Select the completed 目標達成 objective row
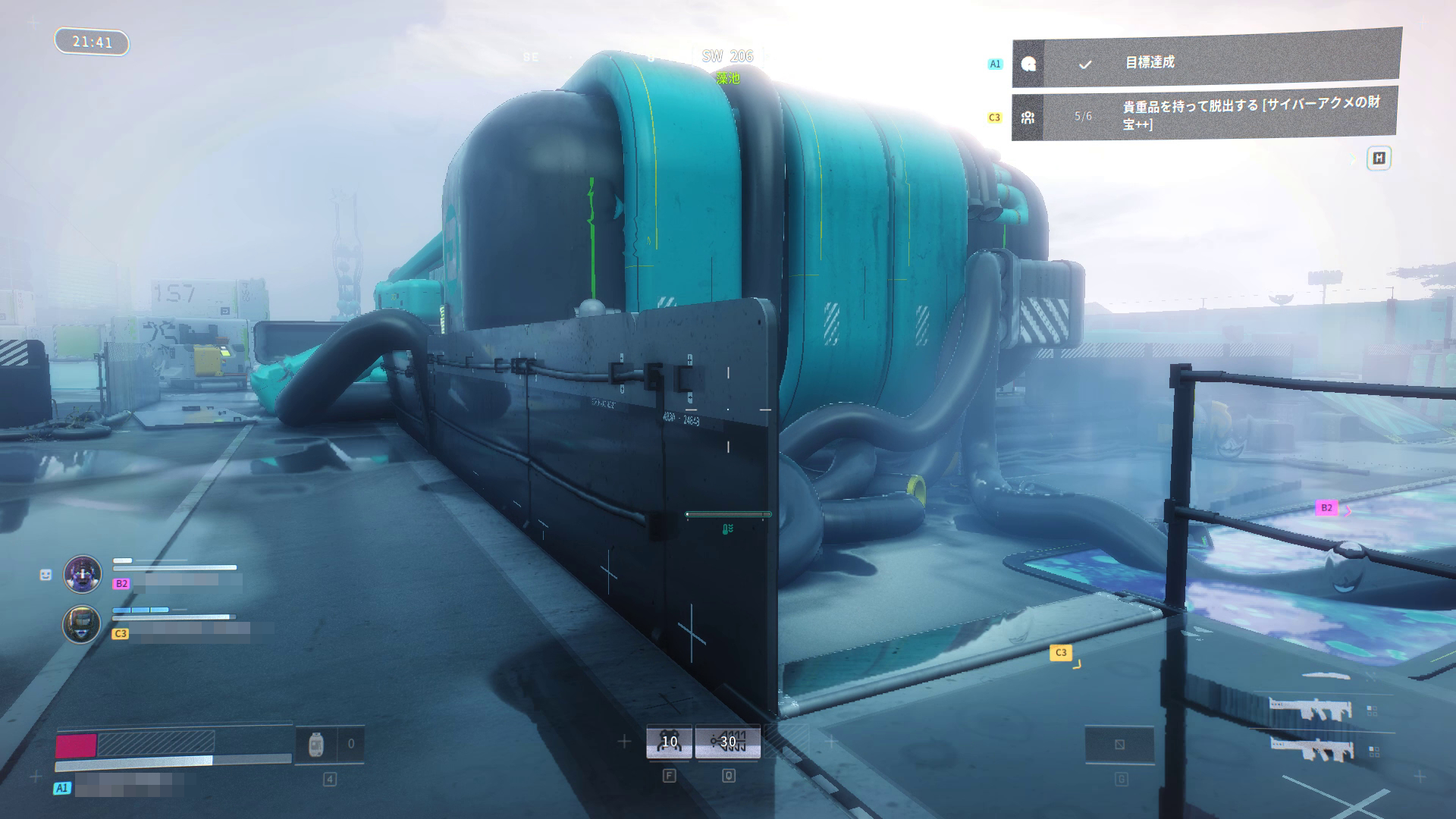 [x=1206, y=62]
